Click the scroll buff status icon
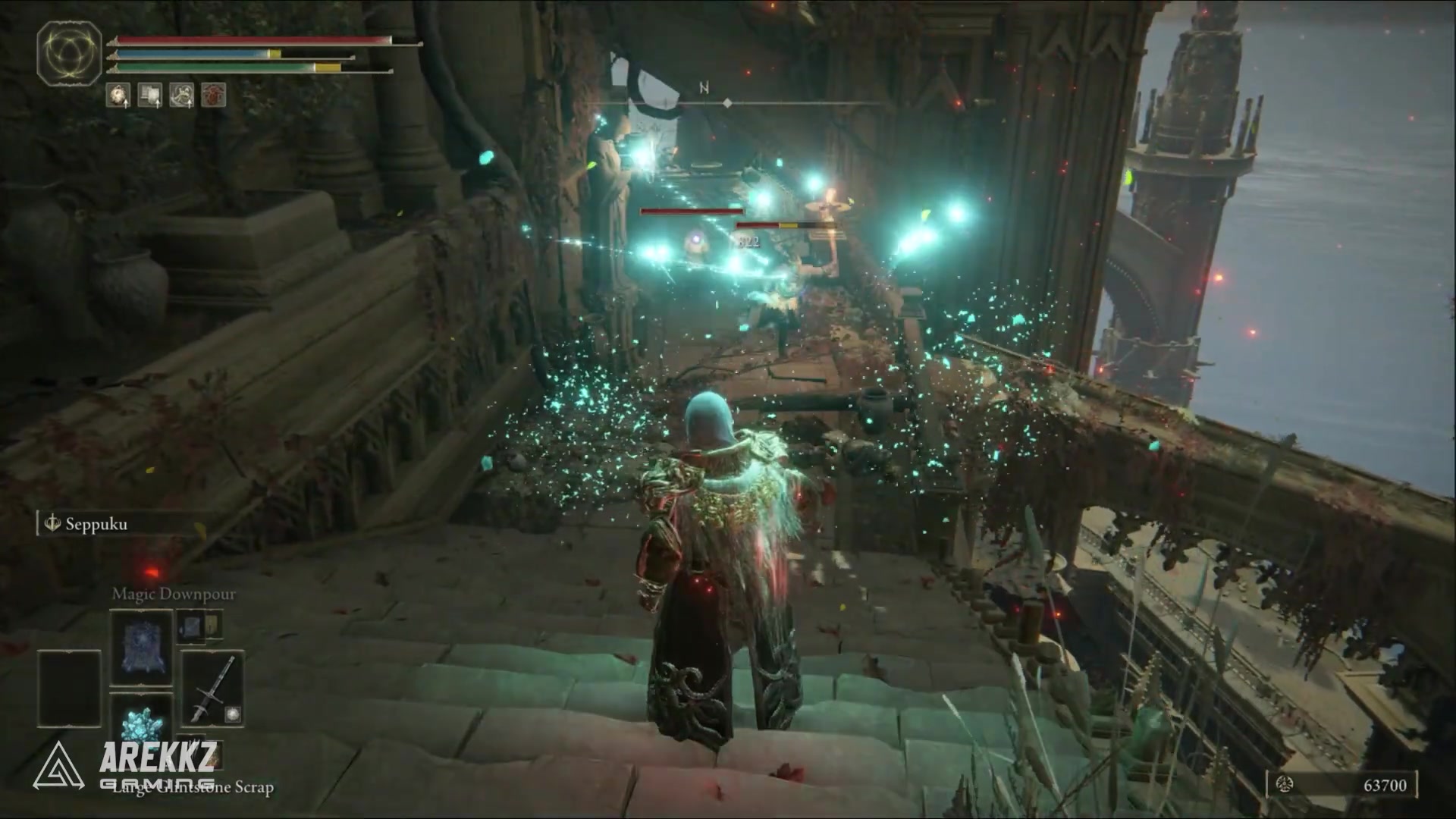This screenshot has height=819, width=1456. [150, 95]
